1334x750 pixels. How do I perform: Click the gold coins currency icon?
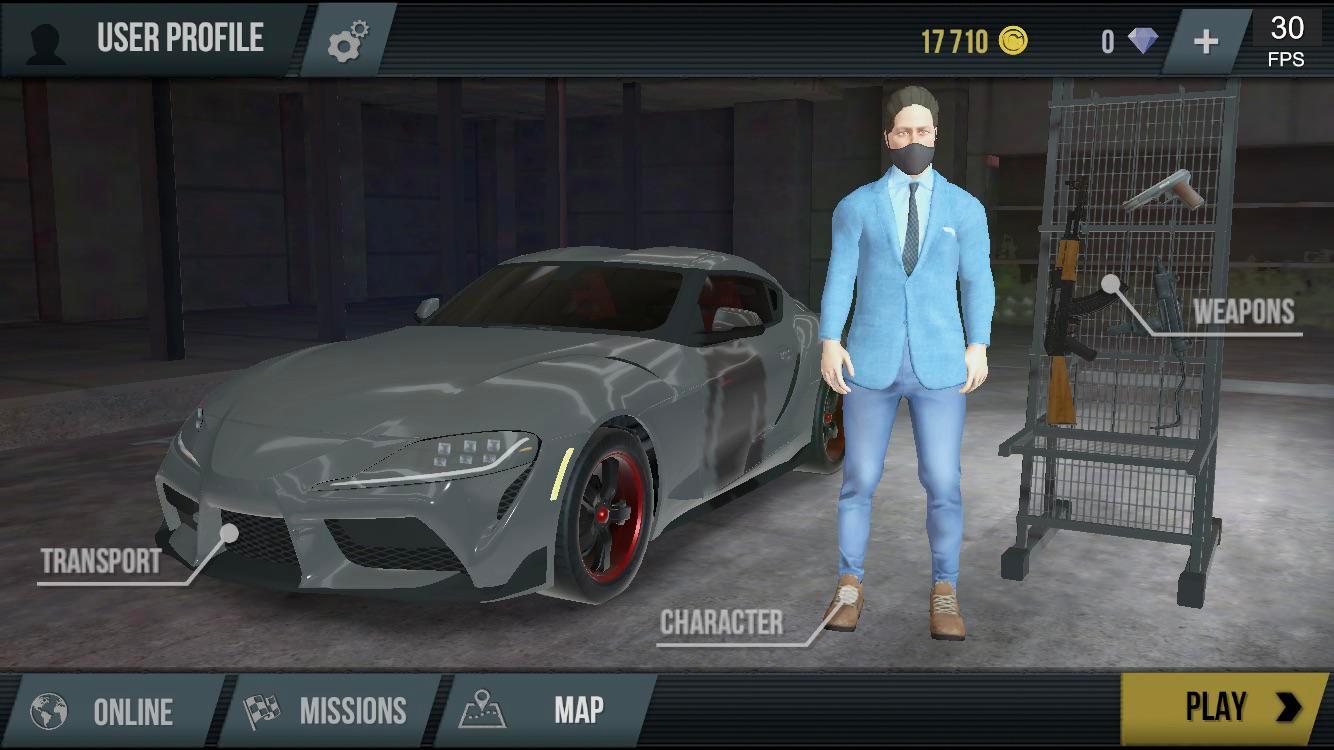coord(1013,38)
